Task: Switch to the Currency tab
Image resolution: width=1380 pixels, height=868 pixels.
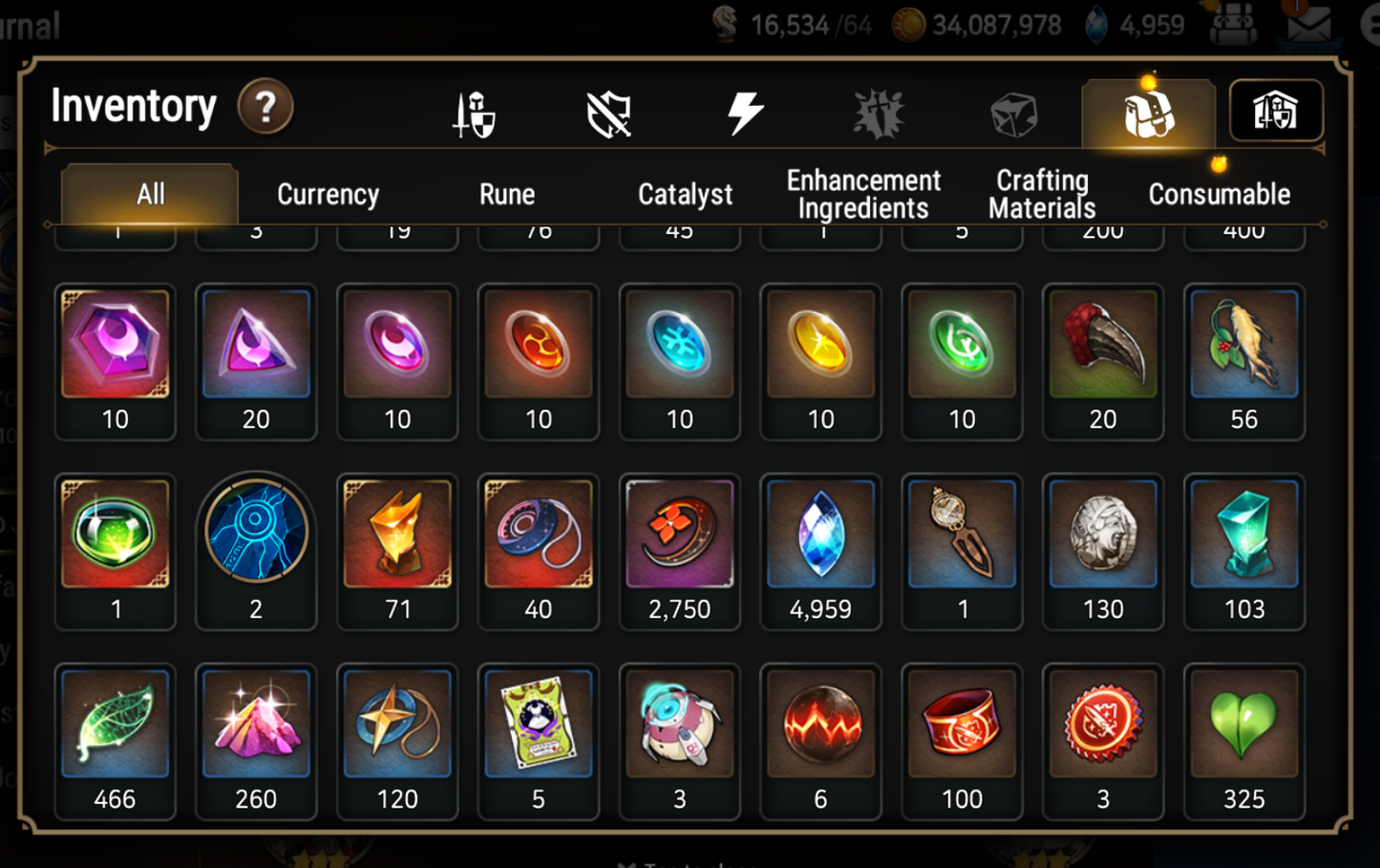Action: tap(328, 195)
